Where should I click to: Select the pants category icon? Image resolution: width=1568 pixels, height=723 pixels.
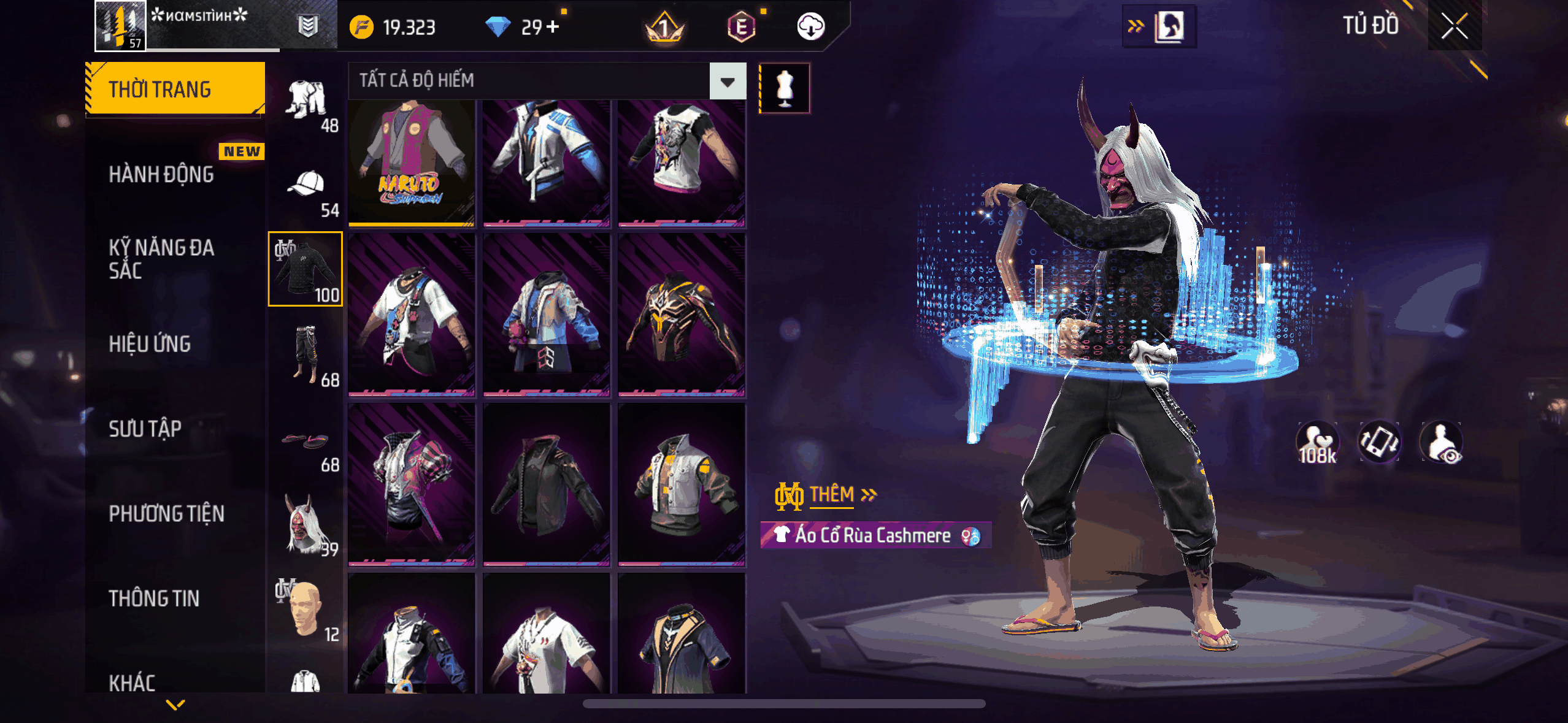click(x=306, y=354)
